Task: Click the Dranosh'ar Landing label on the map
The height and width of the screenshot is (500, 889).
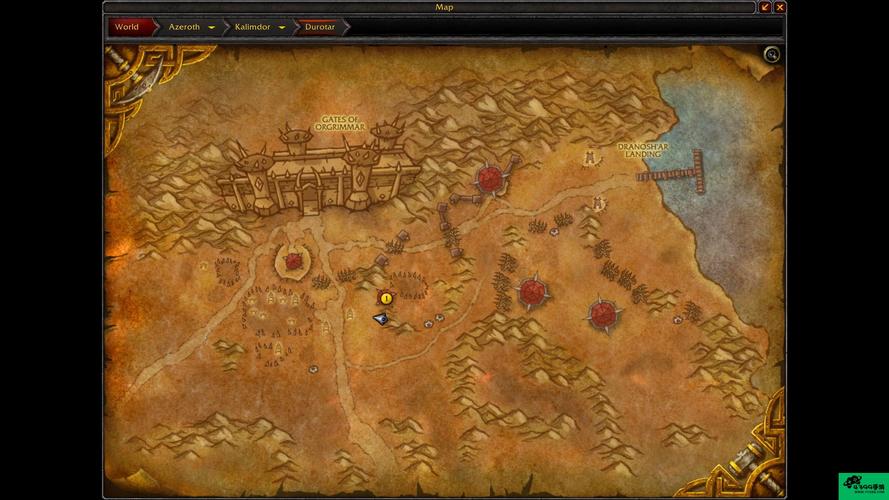Action: (x=643, y=150)
